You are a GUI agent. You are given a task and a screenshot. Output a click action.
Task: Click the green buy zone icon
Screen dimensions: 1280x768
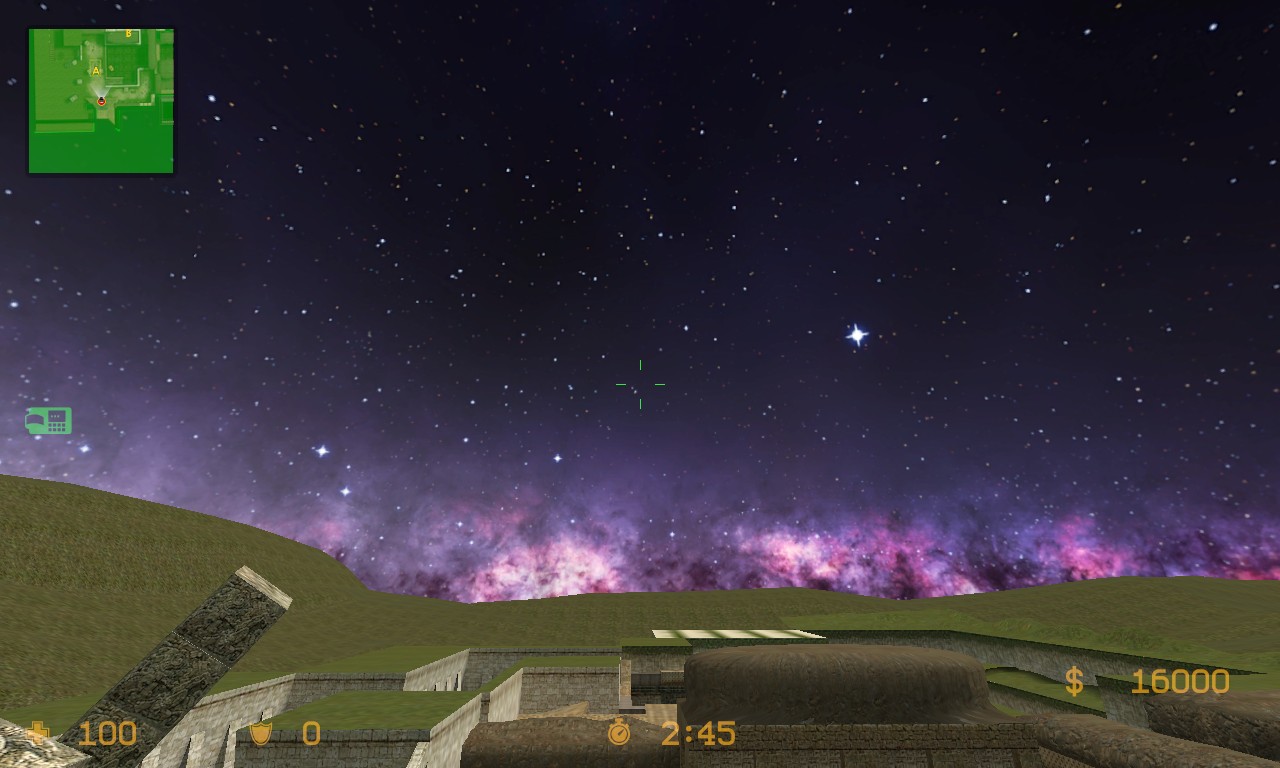(x=48, y=421)
